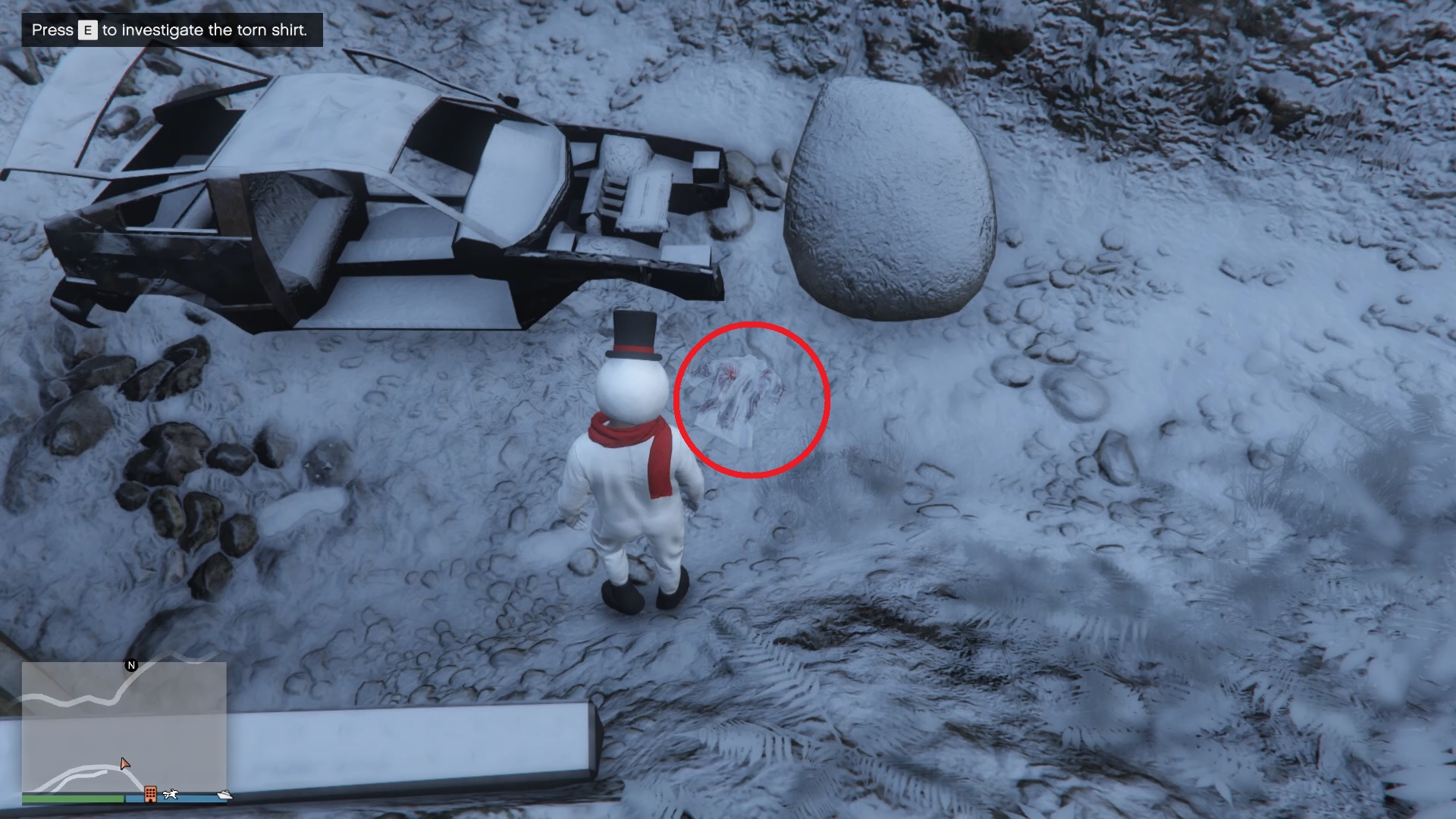
Task: Click the orange player arrow on the minimap
Action: (125, 764)
